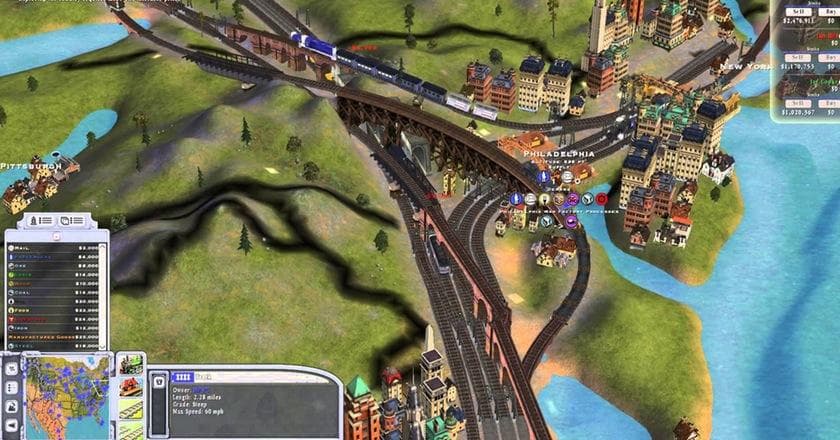This screenshot has height=440, width=840.
Task: Select the Philadelphia city name label
Action: (x=559, y=154)
